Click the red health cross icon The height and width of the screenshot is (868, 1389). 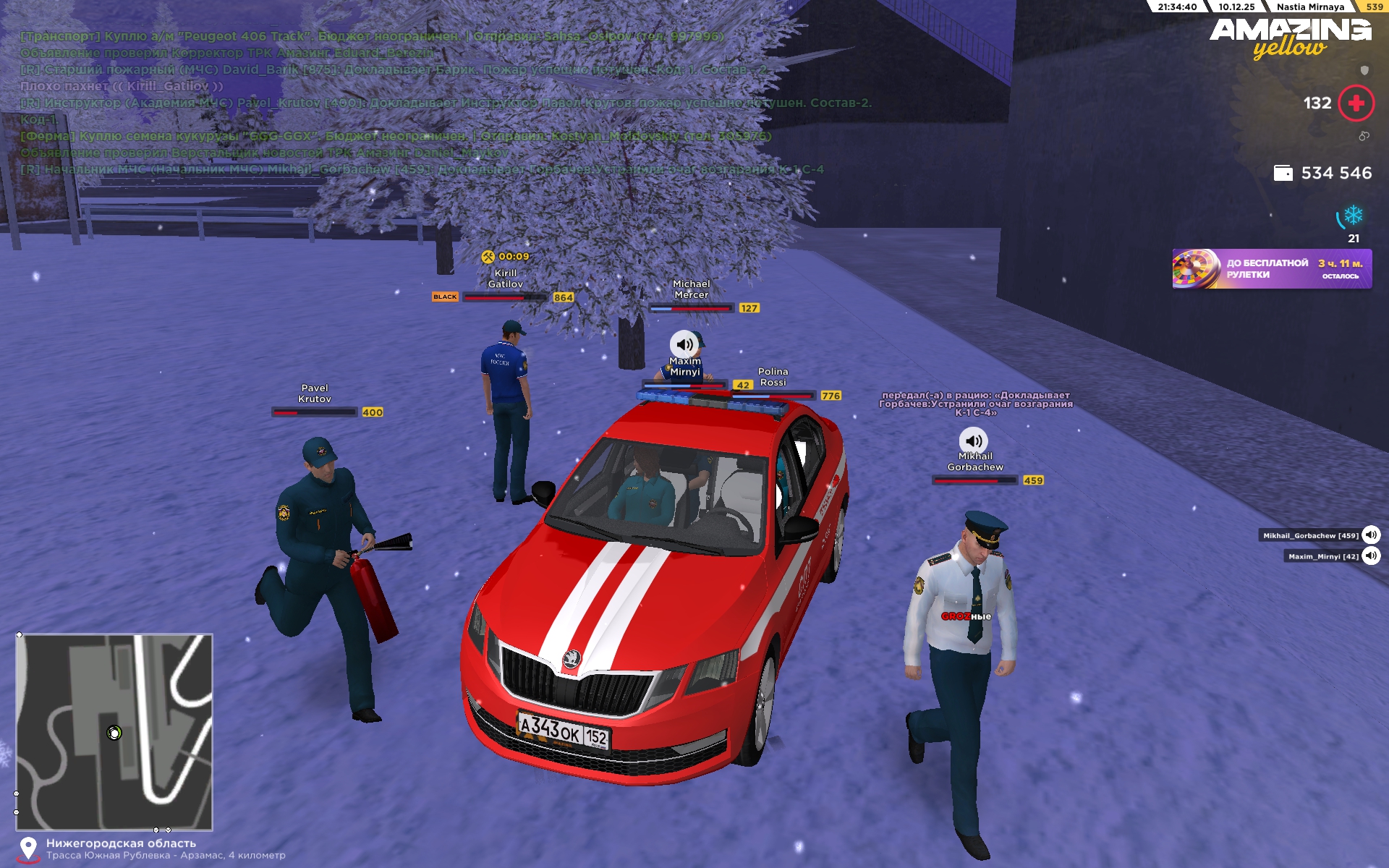(1356, 103)
